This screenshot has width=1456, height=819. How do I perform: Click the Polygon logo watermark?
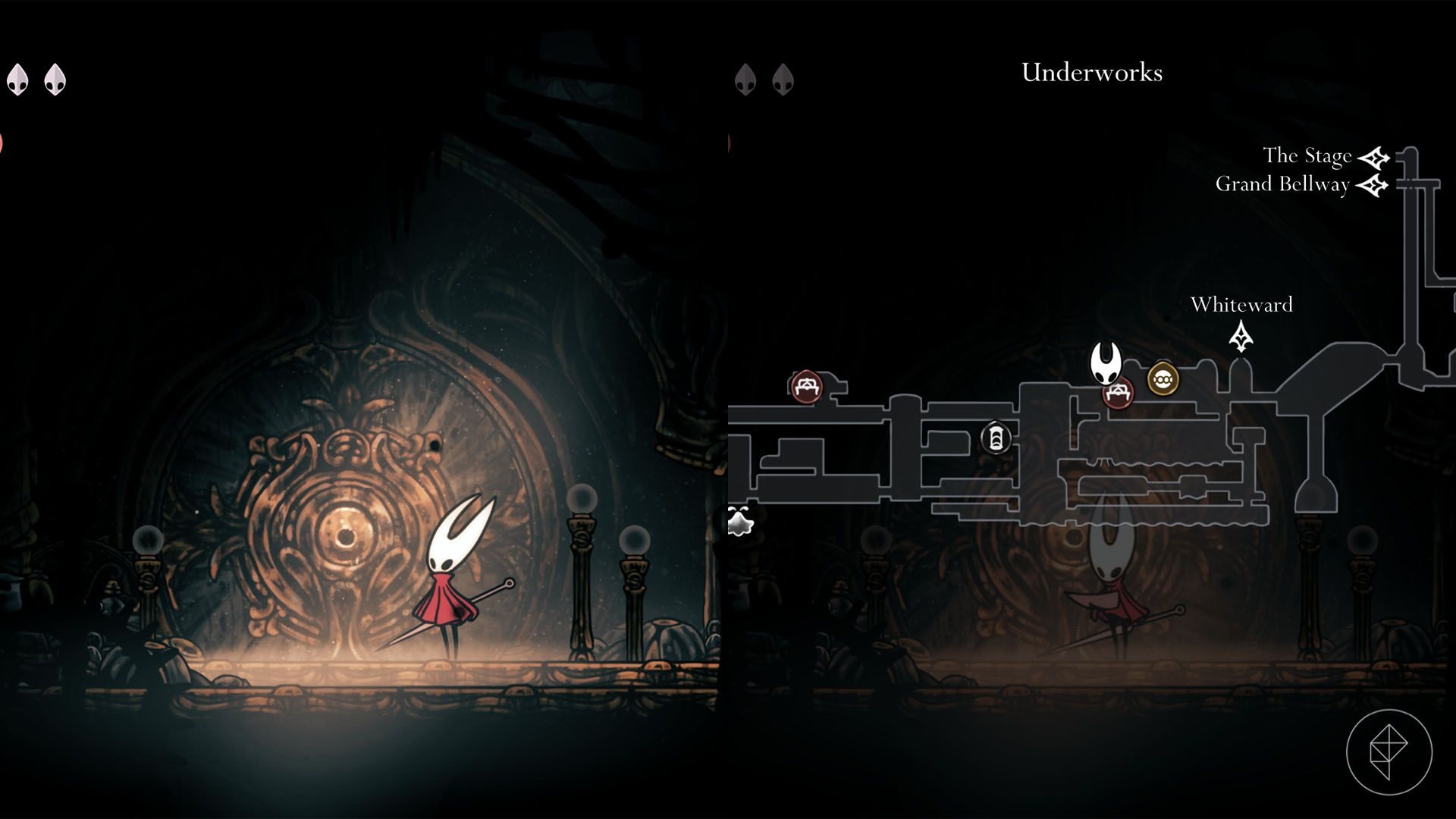(1389, 752)
